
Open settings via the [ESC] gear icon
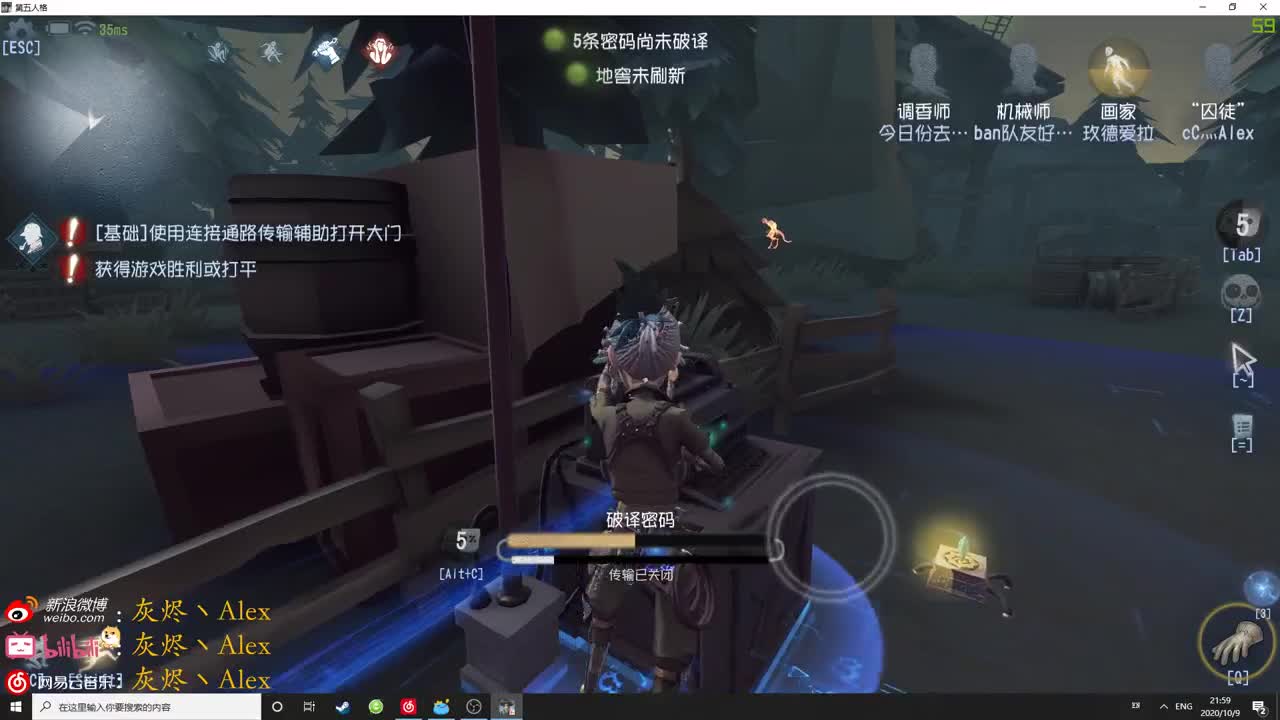[x=22, y=30]
